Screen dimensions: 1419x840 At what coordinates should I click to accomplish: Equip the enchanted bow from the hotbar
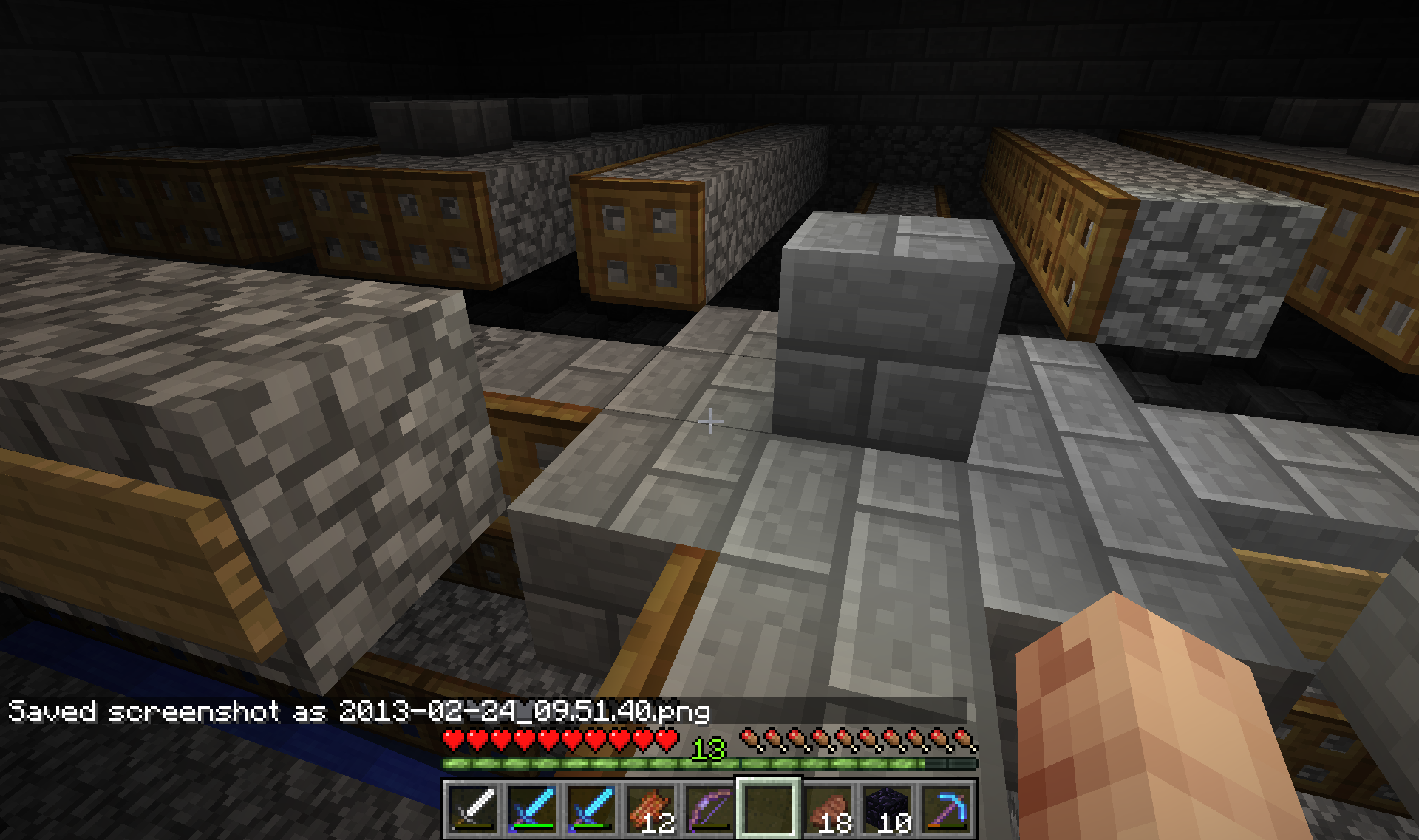click(709, 807)
